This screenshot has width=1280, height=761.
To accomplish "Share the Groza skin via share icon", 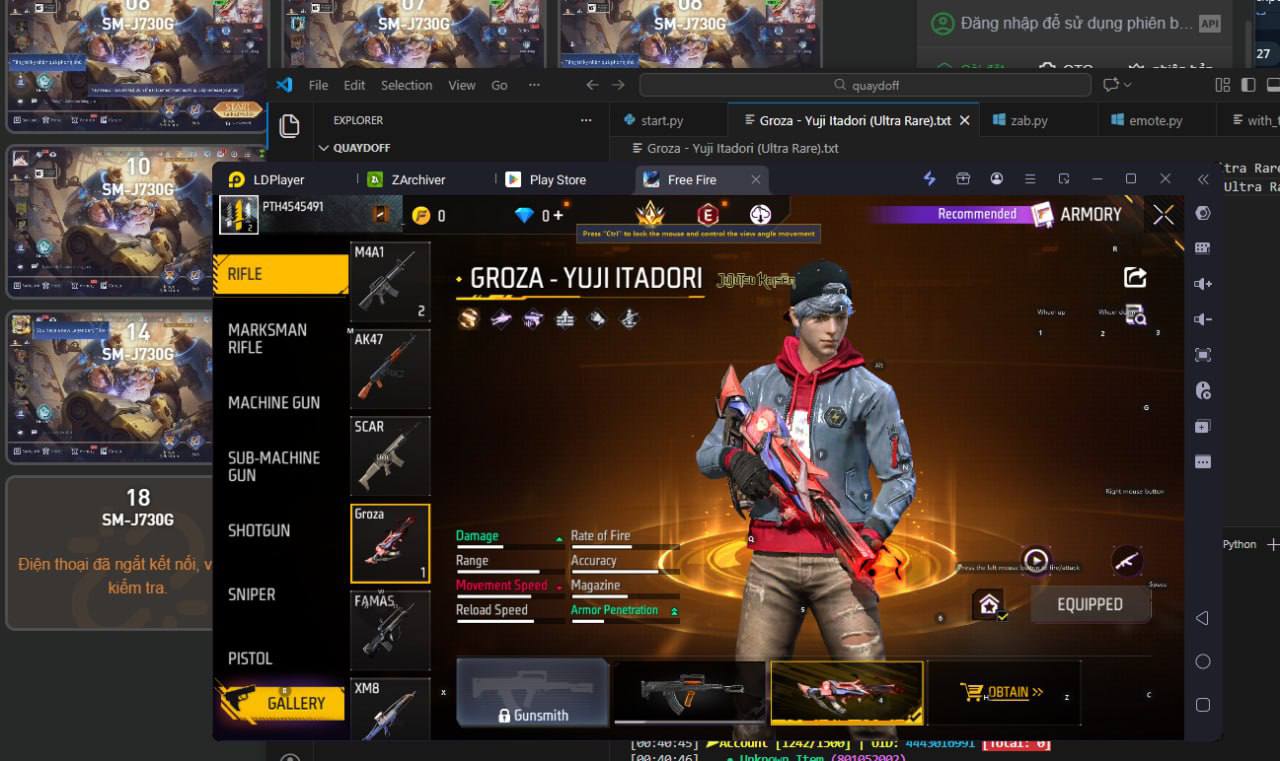I will pos(1135,277).
